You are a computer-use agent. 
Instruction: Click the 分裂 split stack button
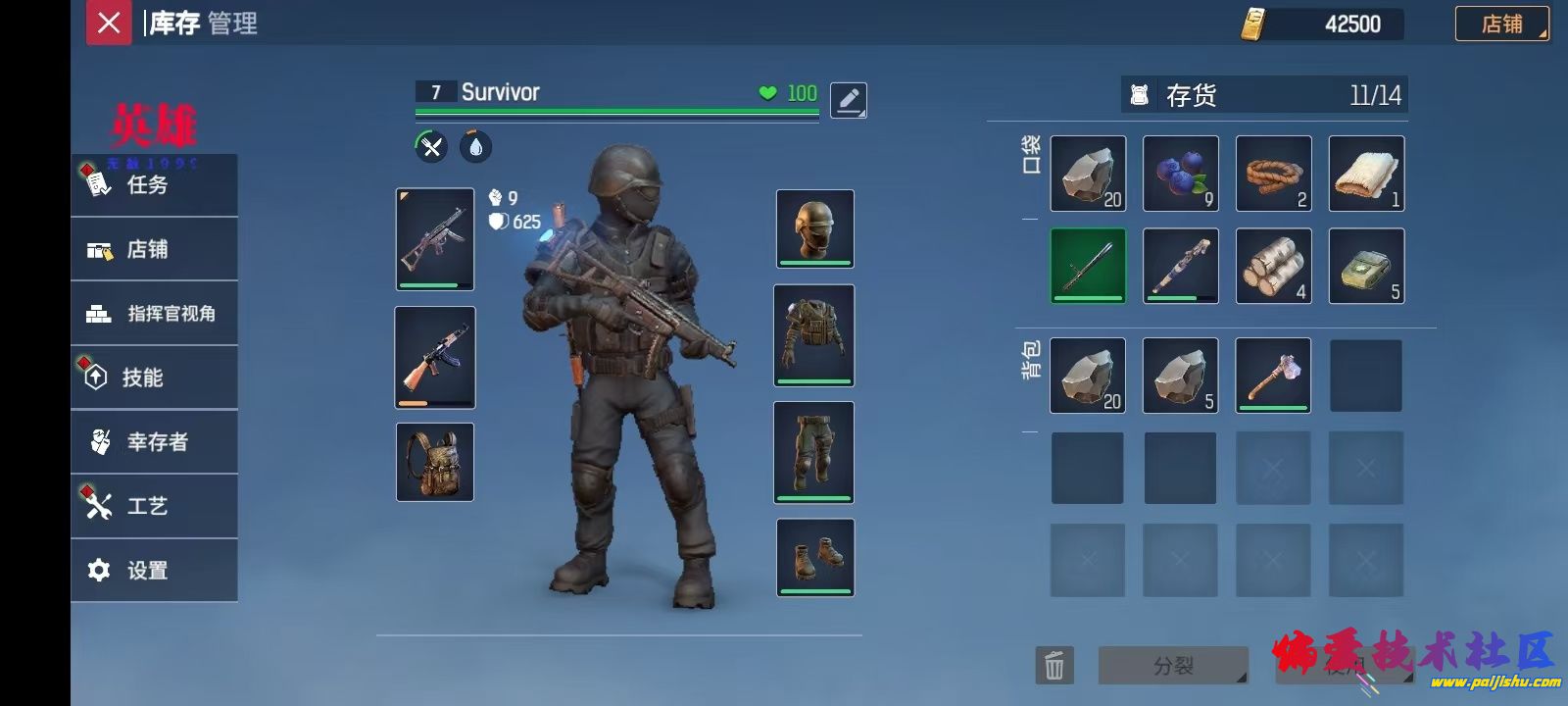click(1173, 666)
